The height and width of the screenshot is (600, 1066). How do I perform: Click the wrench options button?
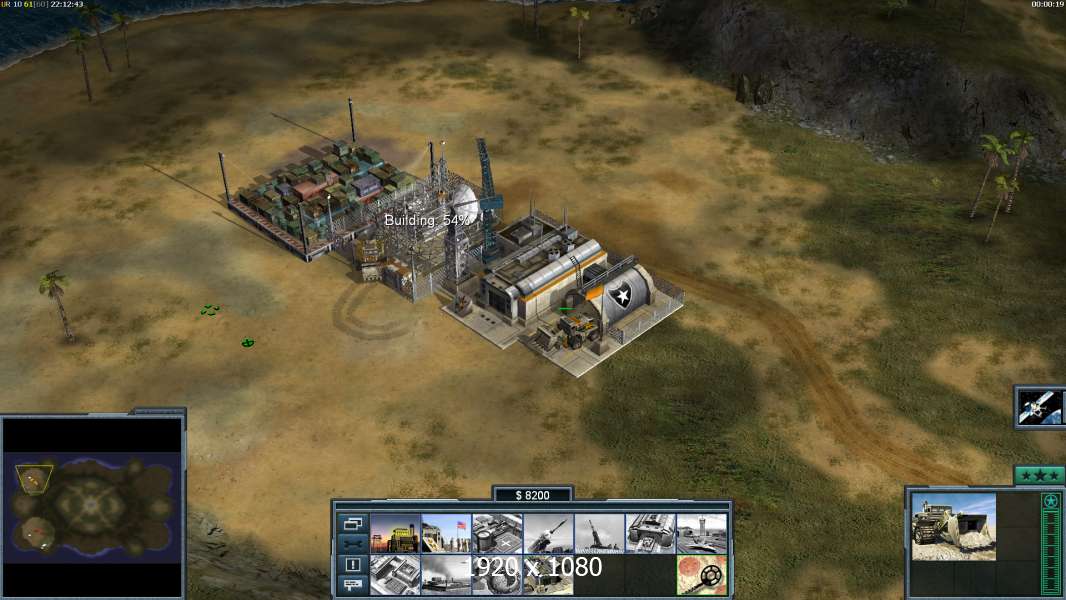point(352,544)
